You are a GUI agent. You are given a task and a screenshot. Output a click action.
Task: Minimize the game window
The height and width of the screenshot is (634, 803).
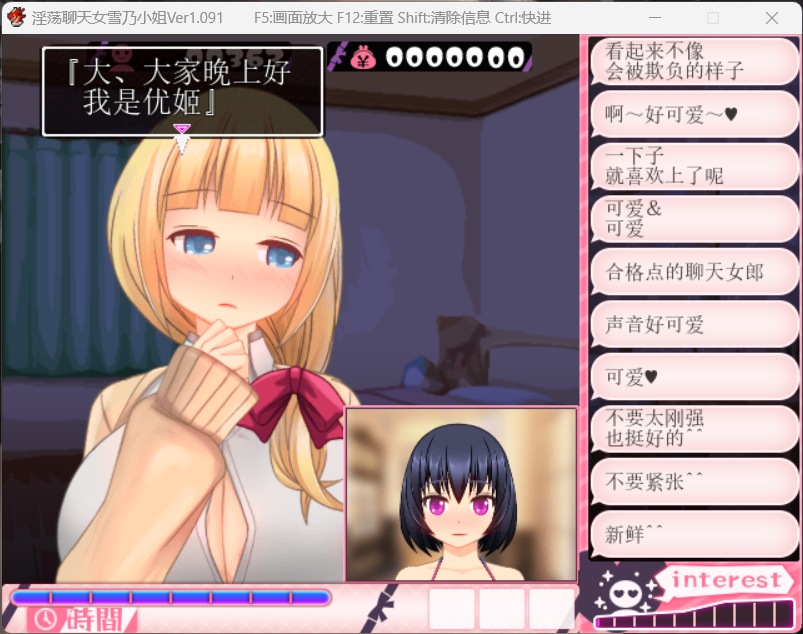pos(654,18)
